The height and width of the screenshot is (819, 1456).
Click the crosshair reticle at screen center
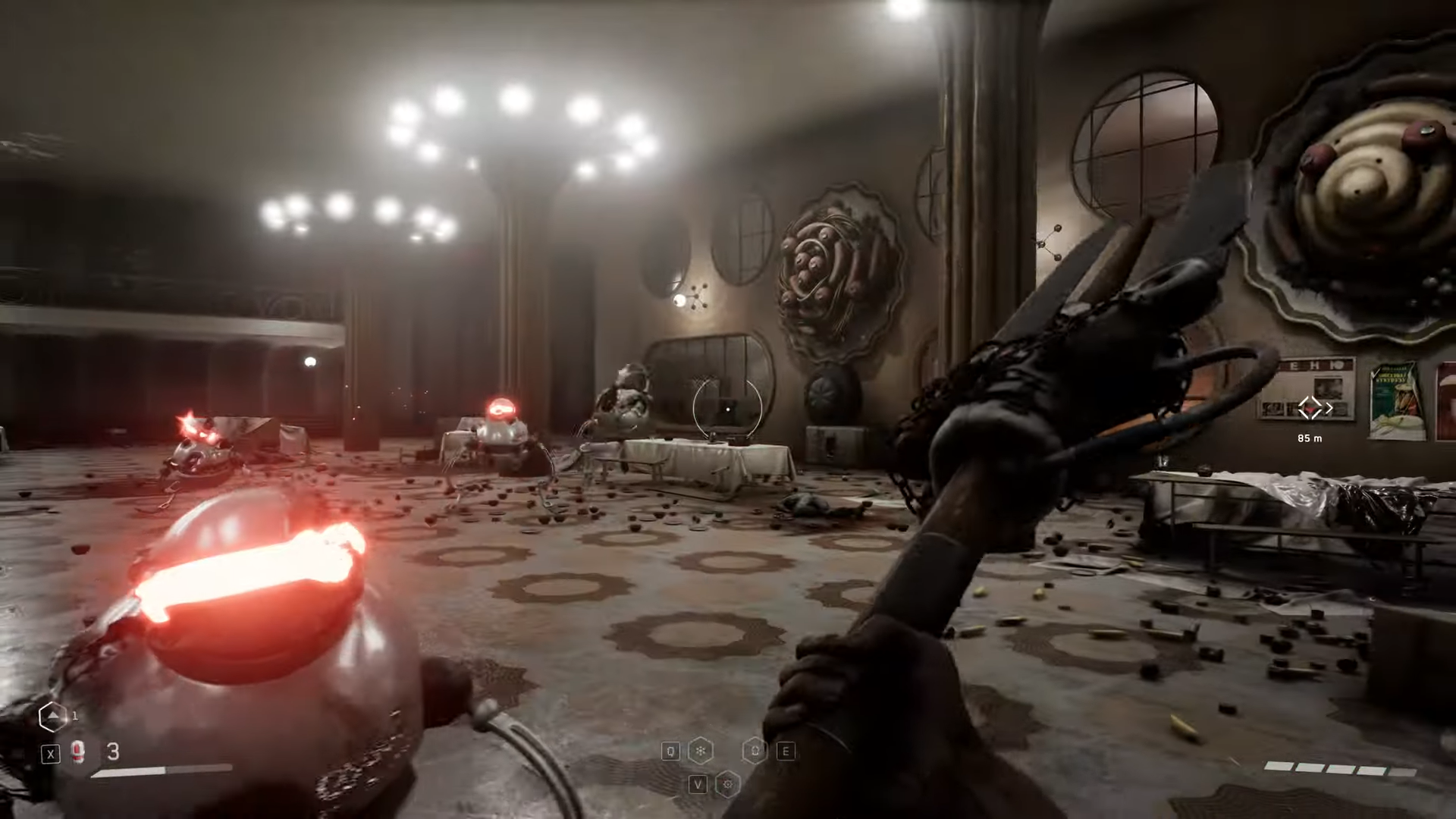point(728,409)
